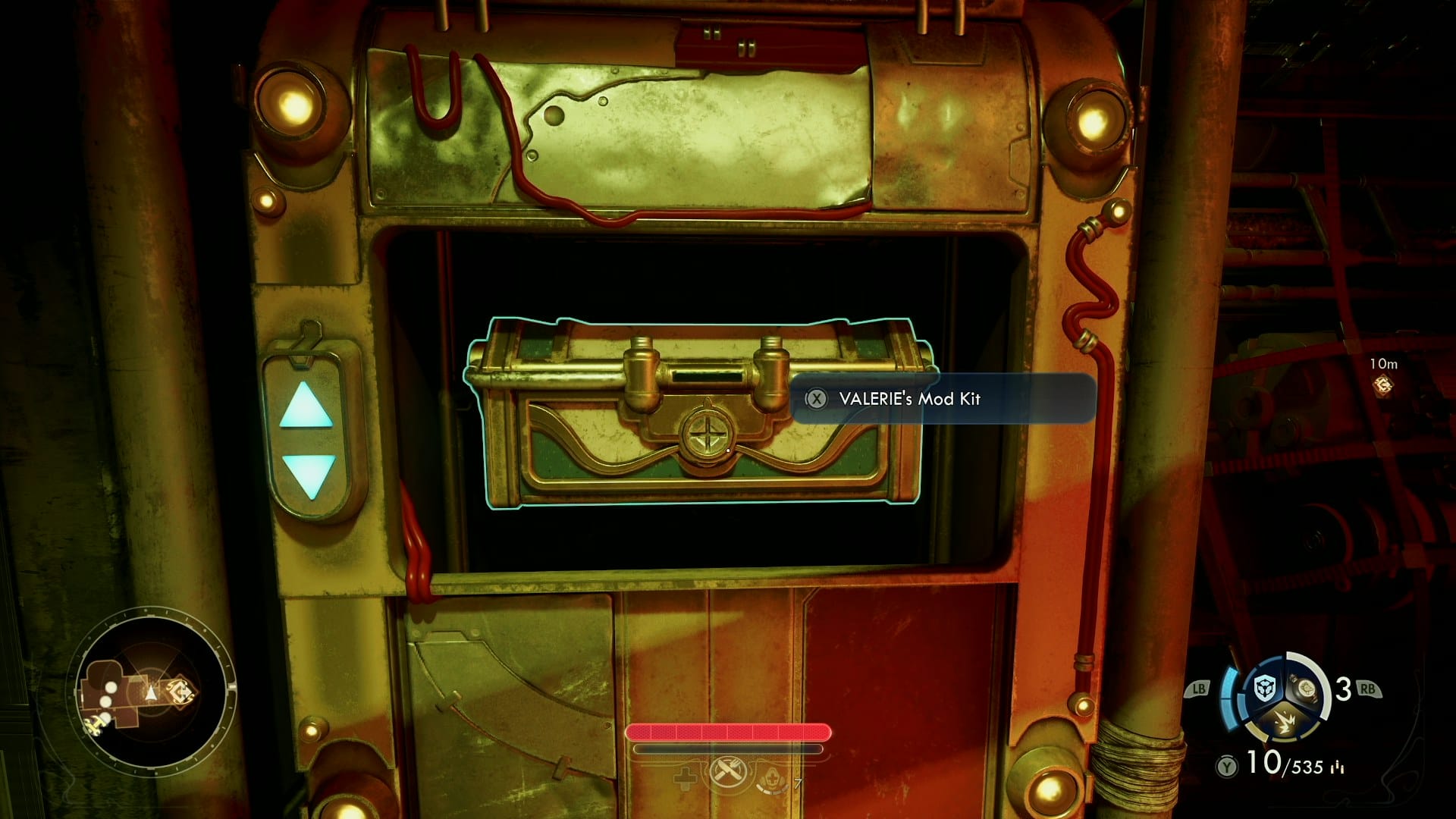This screenshot has height=819, width=1456.
Task: Click the quest diamond icon on the minimap edge
Action: [x=181, y=689]
